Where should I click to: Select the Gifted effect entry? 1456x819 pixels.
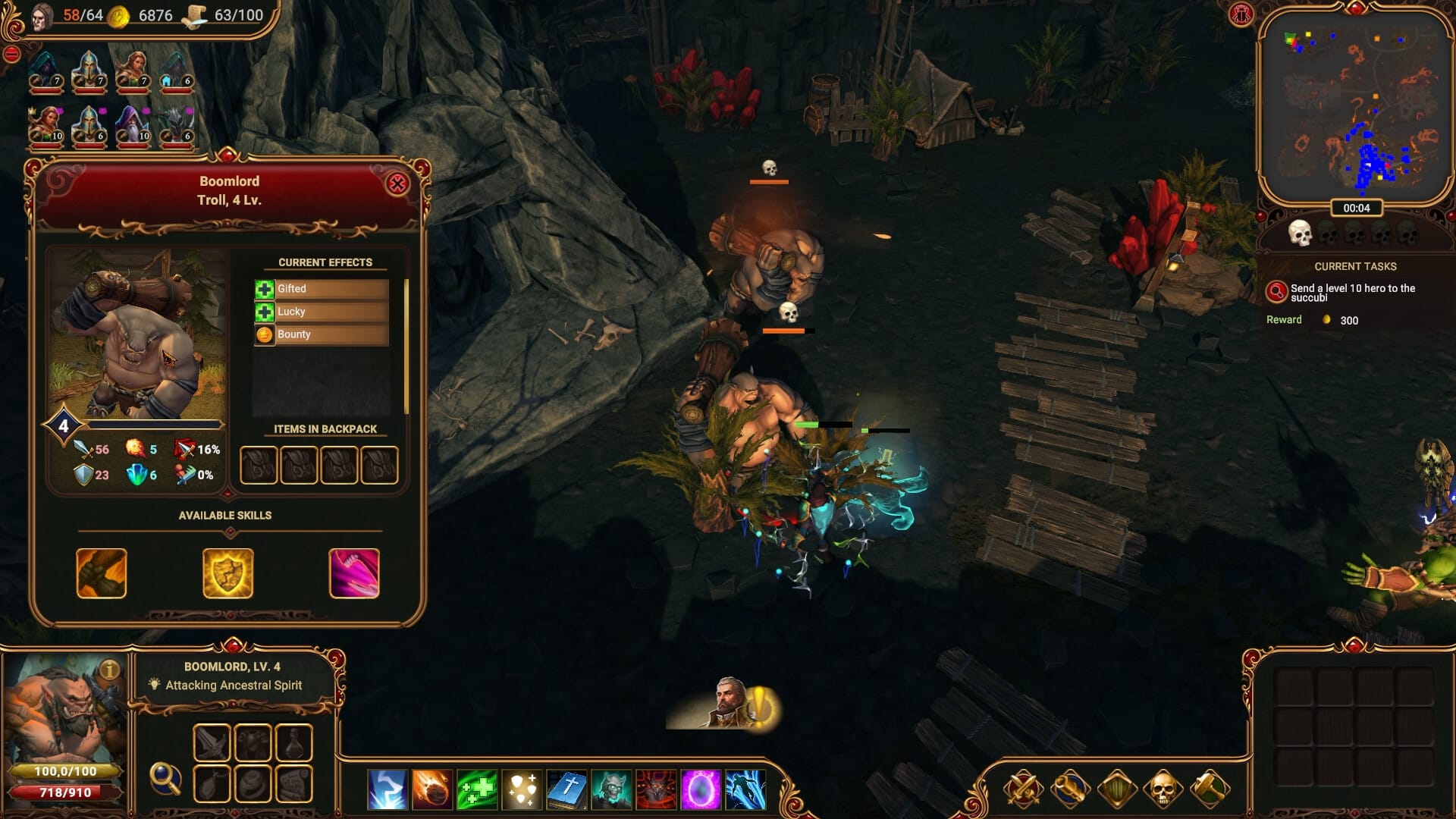(322, 289)
